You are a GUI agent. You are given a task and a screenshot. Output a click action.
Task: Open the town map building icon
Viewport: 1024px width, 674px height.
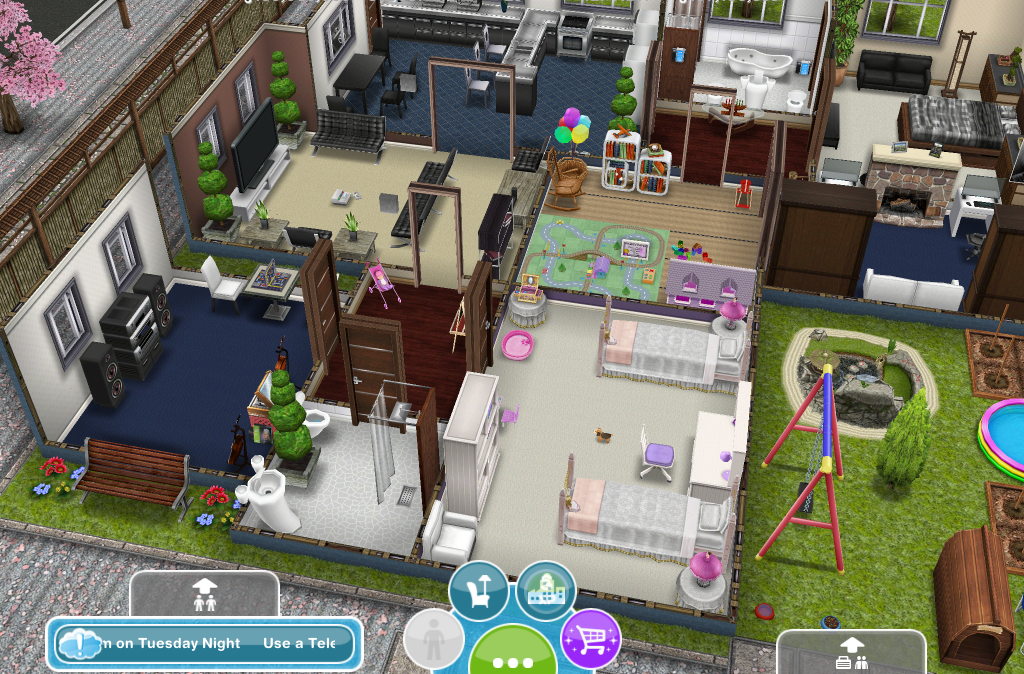tap(546, 590)
